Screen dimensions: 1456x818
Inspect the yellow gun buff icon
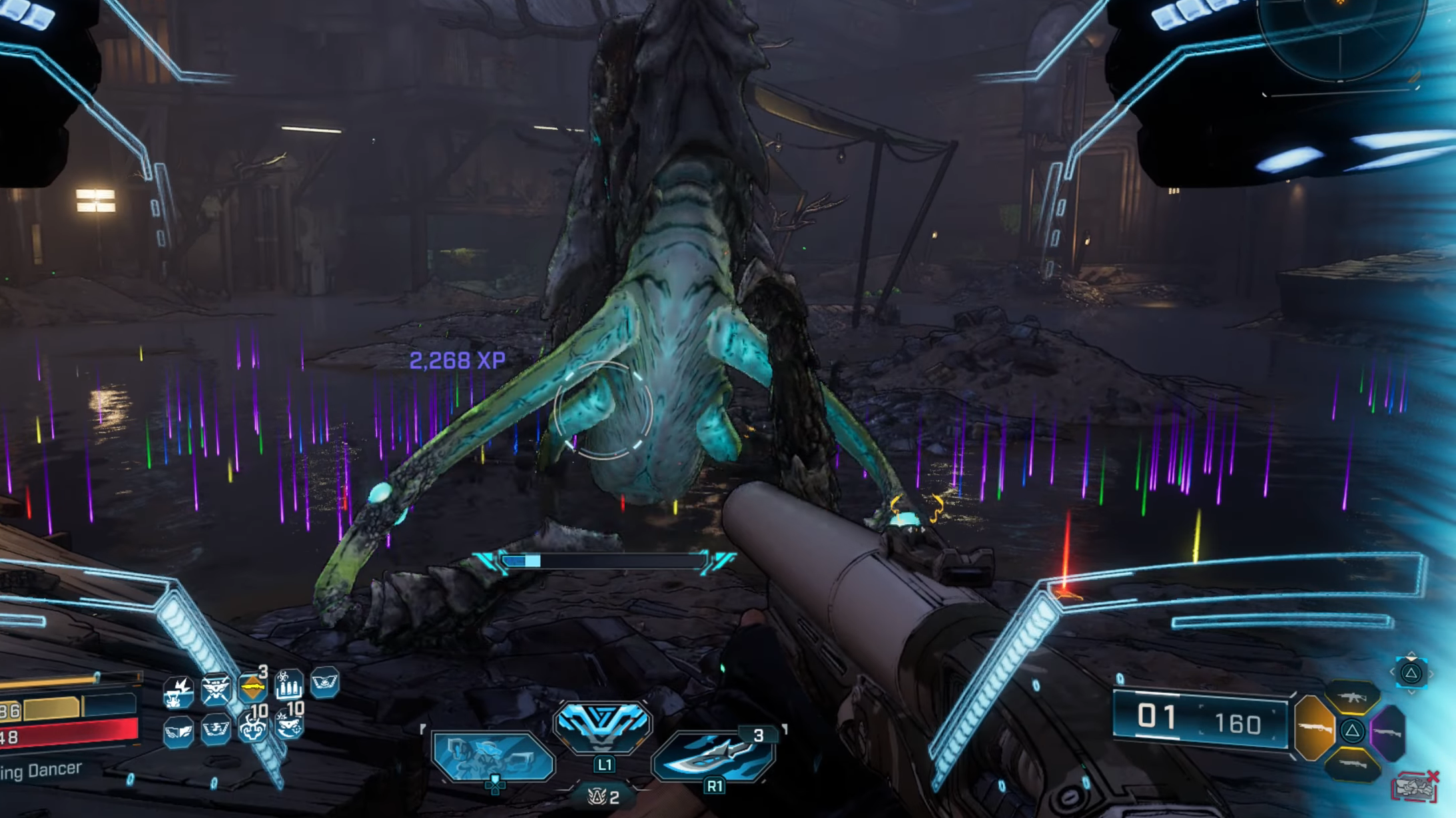(x=252, y=686)
